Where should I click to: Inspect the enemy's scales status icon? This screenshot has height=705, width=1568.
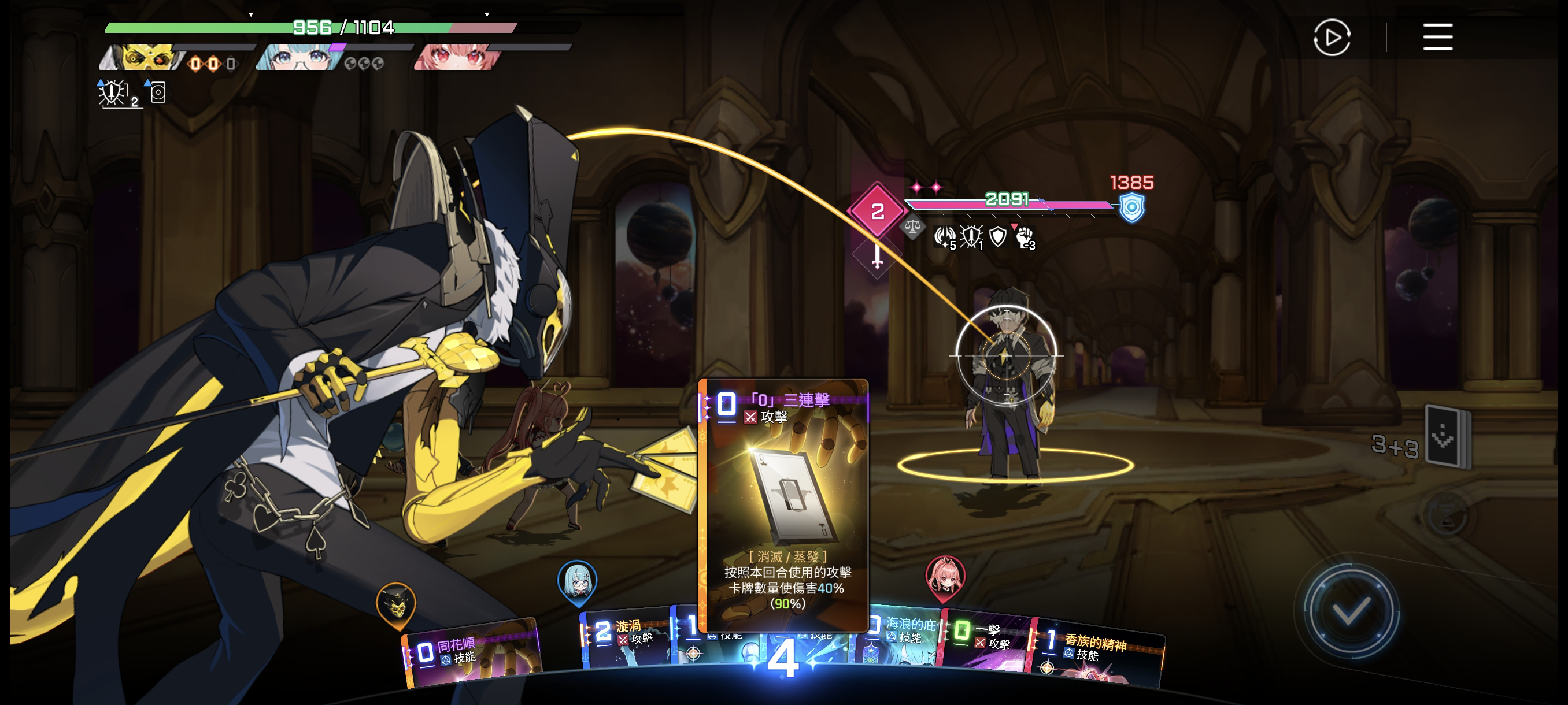[x=912, y=228]
